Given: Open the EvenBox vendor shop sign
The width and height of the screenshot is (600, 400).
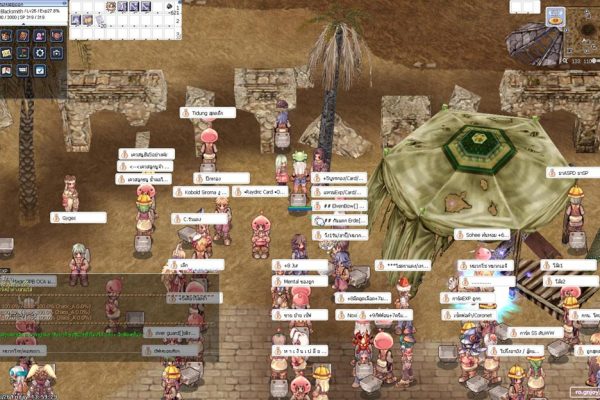Looking at the screenshot, I should 339,206.
